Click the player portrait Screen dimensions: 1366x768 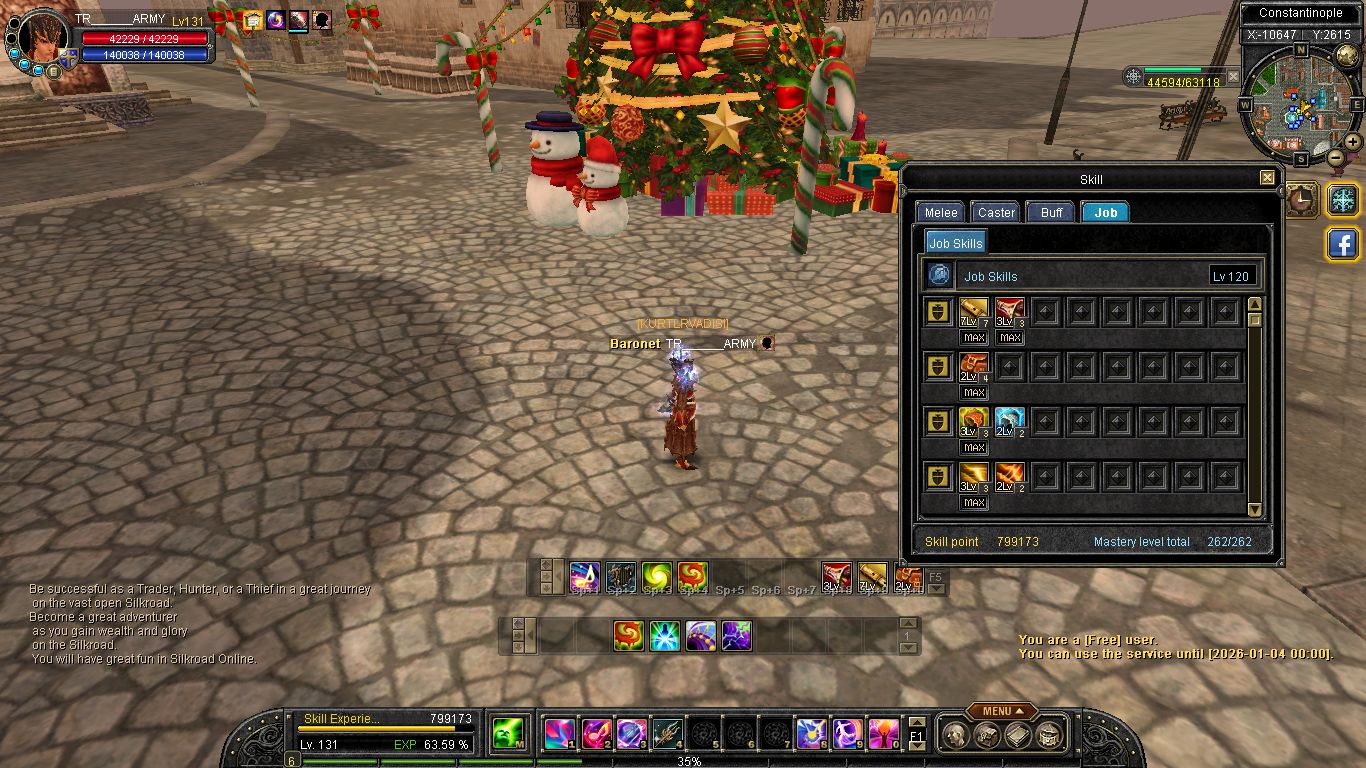[x=44, y=39]
